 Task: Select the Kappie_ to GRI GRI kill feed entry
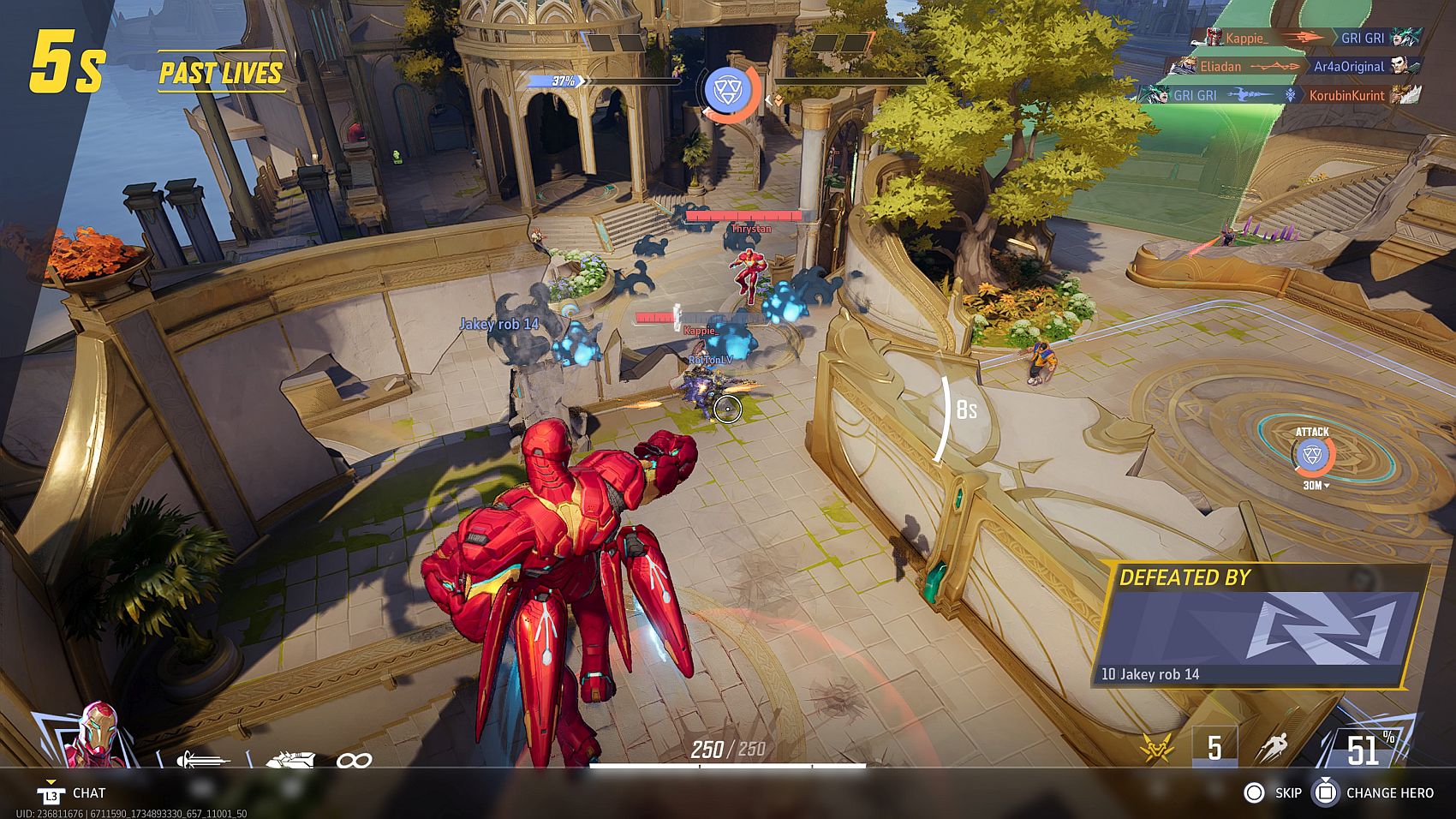pos(1307,38)
